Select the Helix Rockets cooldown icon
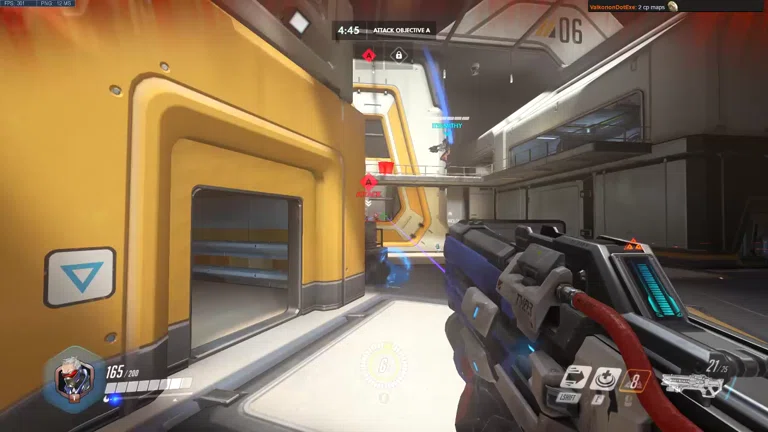This screenshot has height=432, width=768. [x=636, y=380]
